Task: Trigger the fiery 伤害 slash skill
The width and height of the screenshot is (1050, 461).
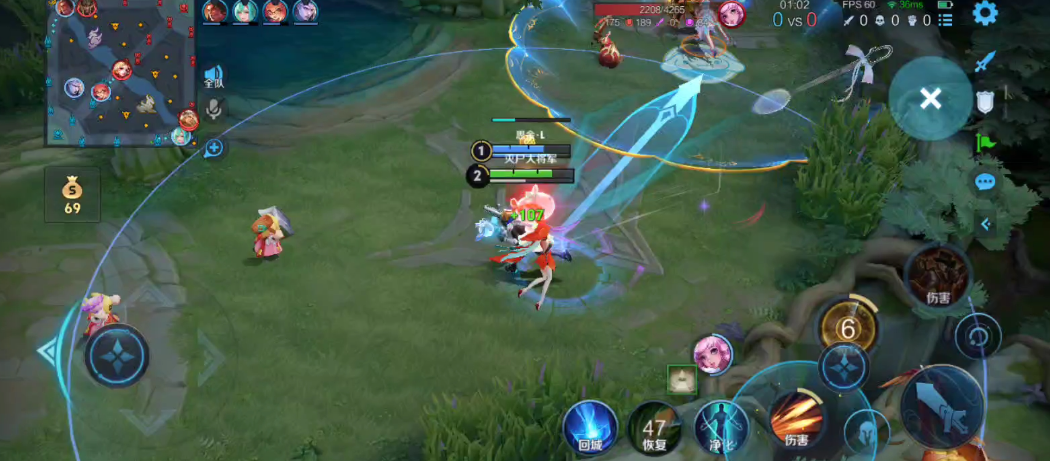Action: pos(796,419)
